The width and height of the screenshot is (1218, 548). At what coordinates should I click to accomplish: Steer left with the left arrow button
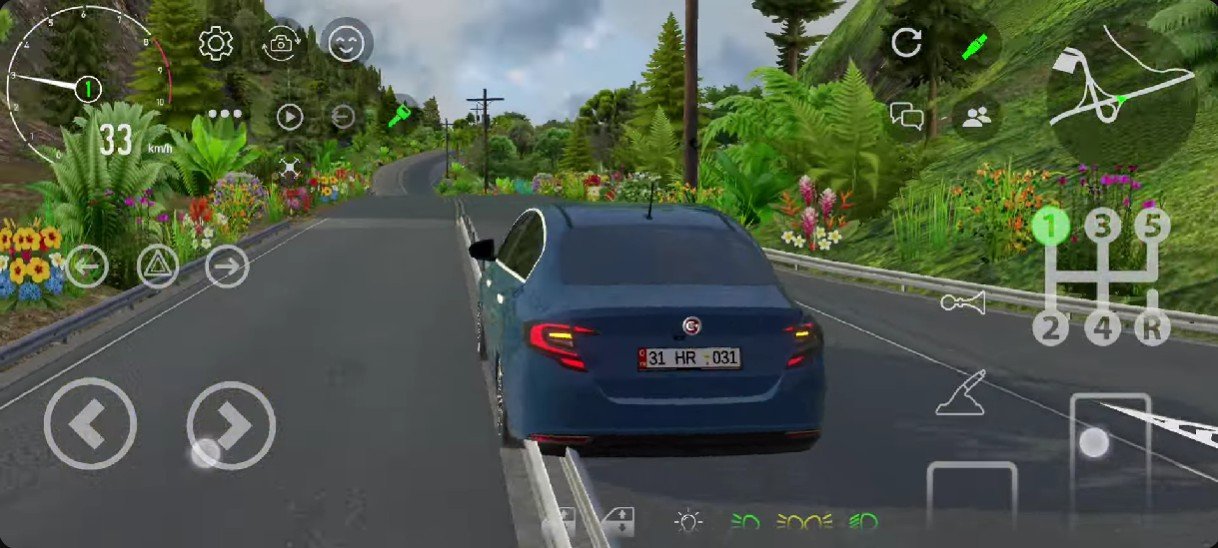pos(90,425)
